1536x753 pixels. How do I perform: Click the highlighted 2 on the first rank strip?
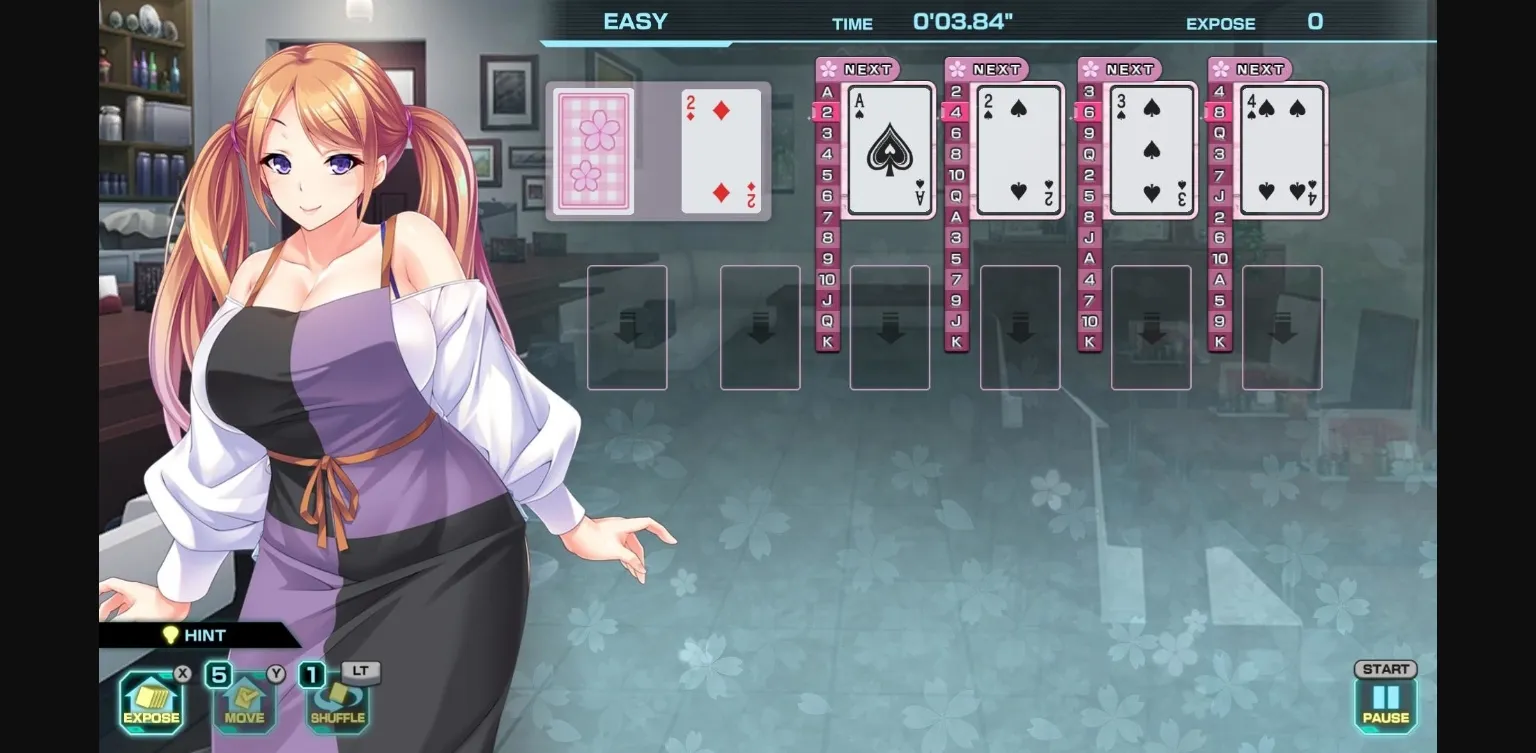click(x=825, y=112)
